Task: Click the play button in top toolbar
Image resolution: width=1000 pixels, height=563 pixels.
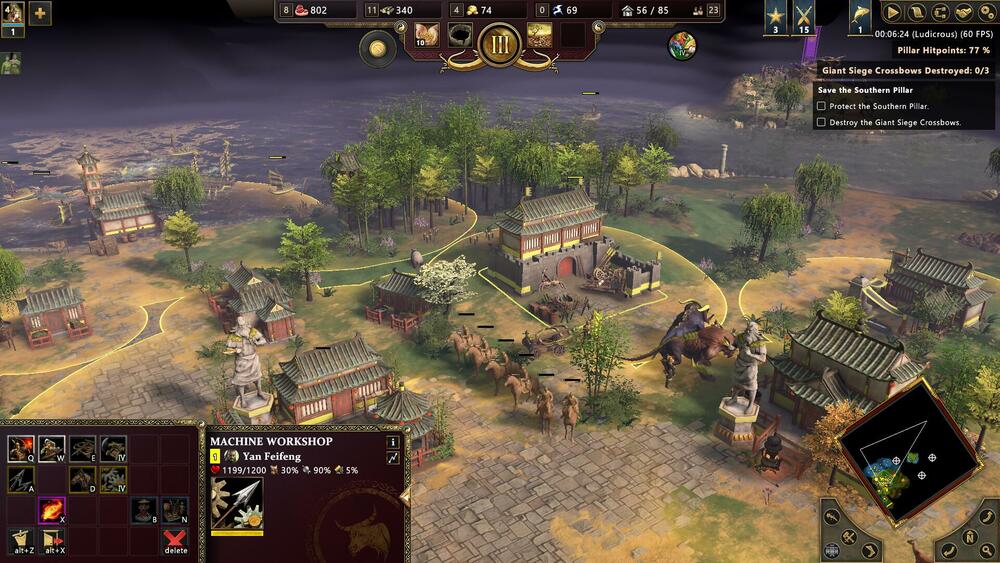Action: tap(892, 13)
